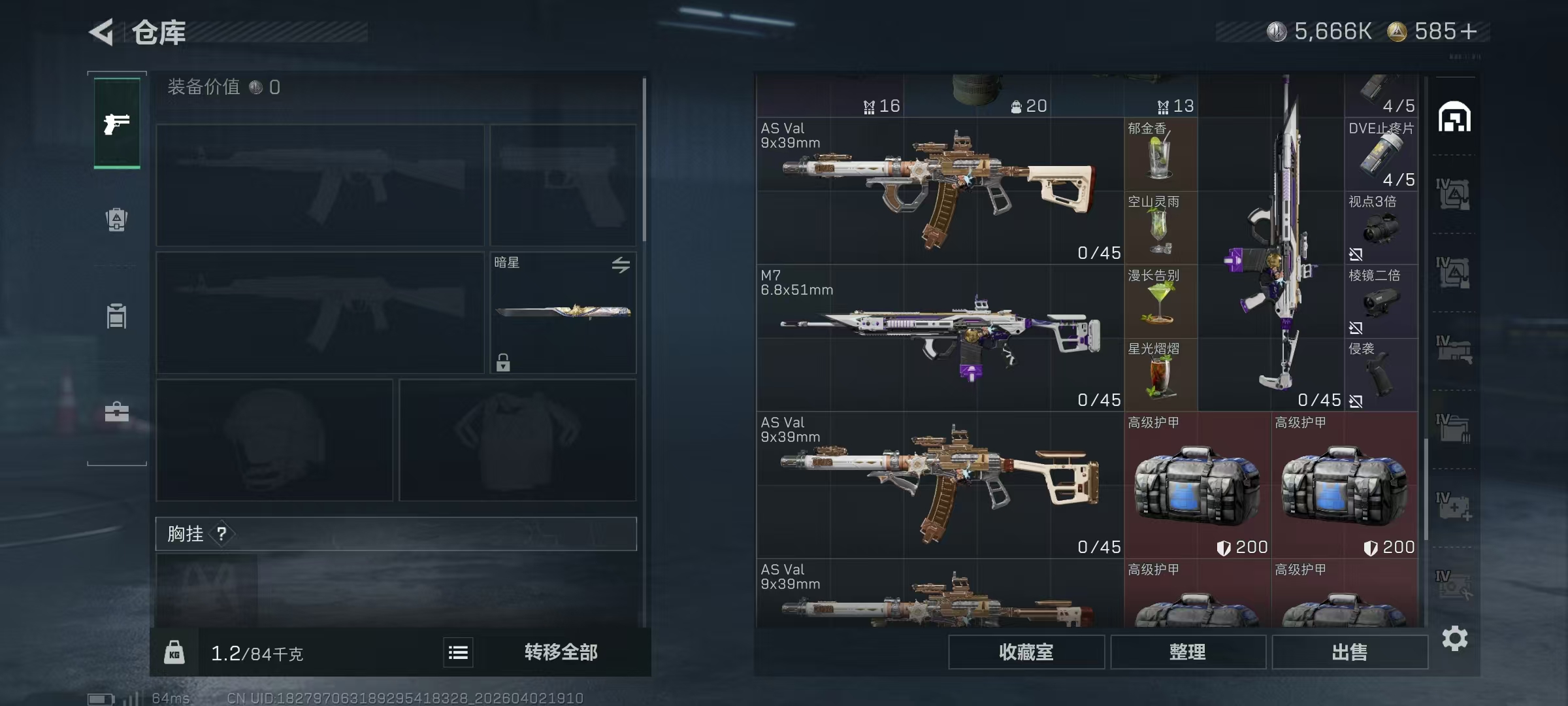Select the 暗星 knife slot

563,312
